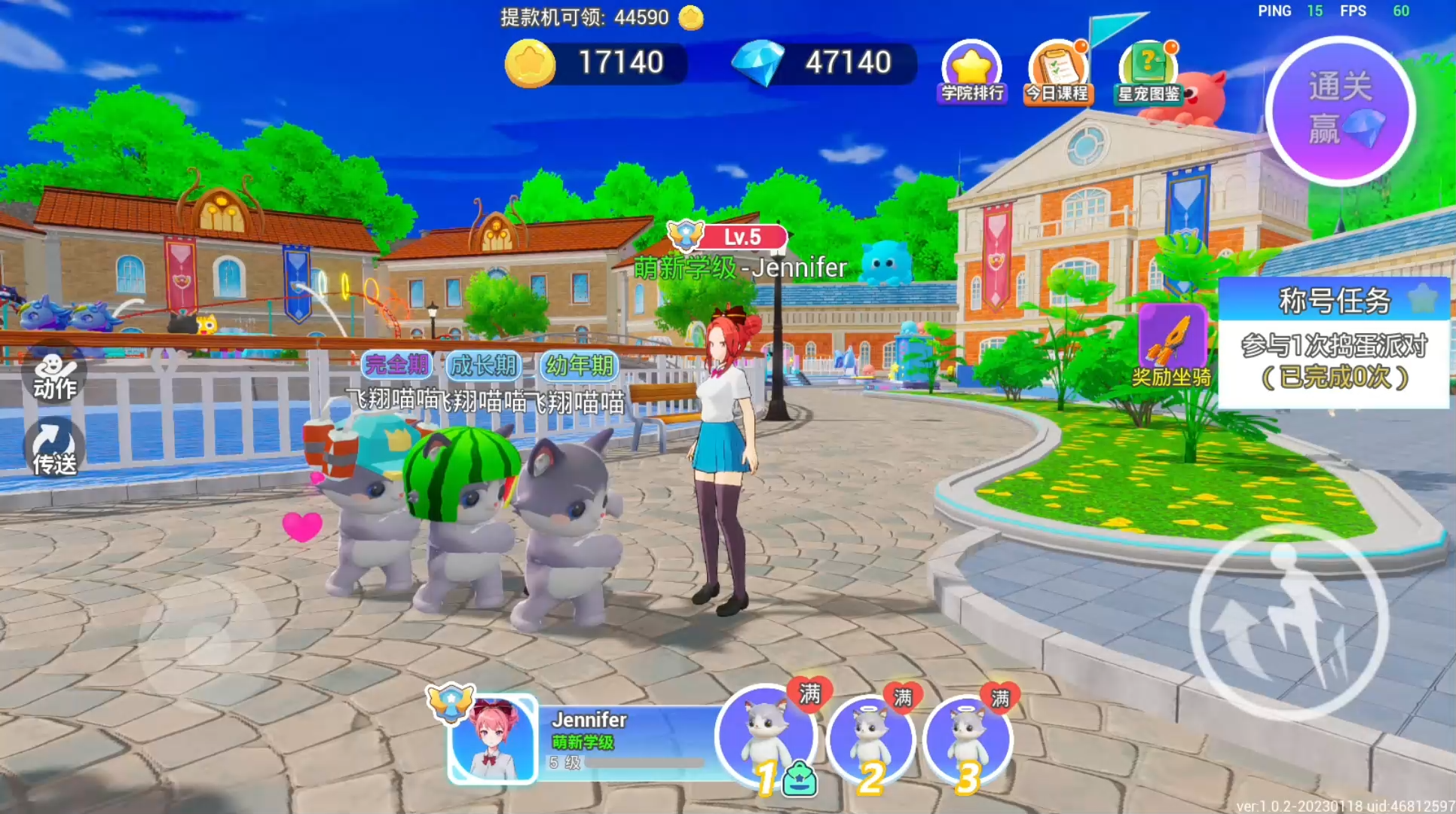Click the gold coin balance display
1456x814 pixels.
(x=597, y=63)
